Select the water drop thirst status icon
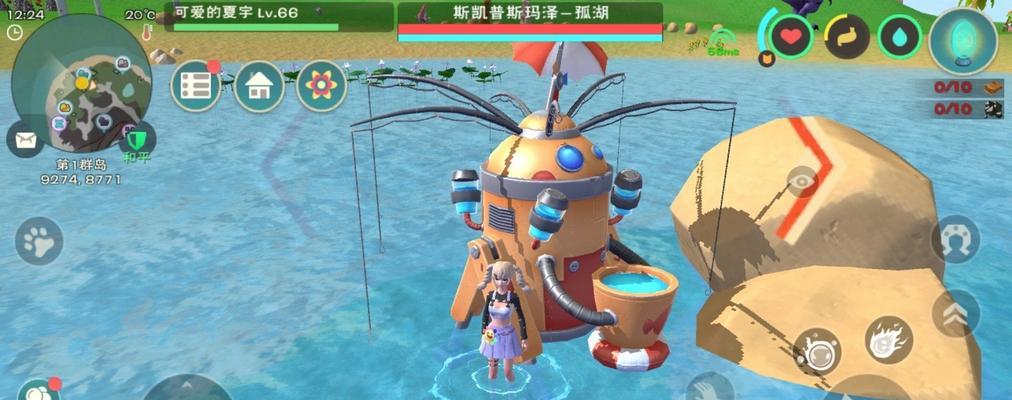The image size is (1012, 400). [x=899, y=37]
